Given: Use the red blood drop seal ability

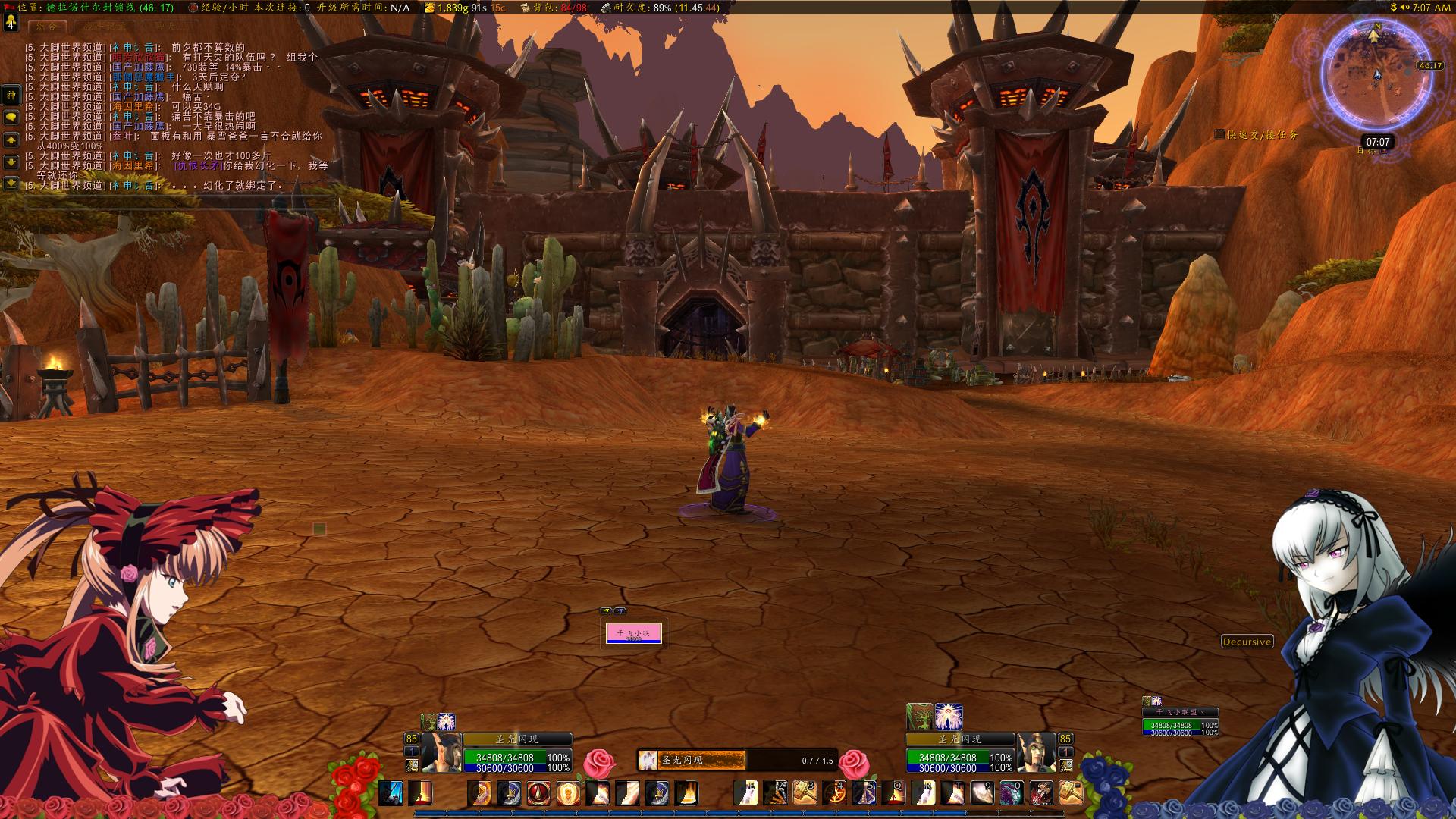Looking at the screenshot, I should [538, 793].
